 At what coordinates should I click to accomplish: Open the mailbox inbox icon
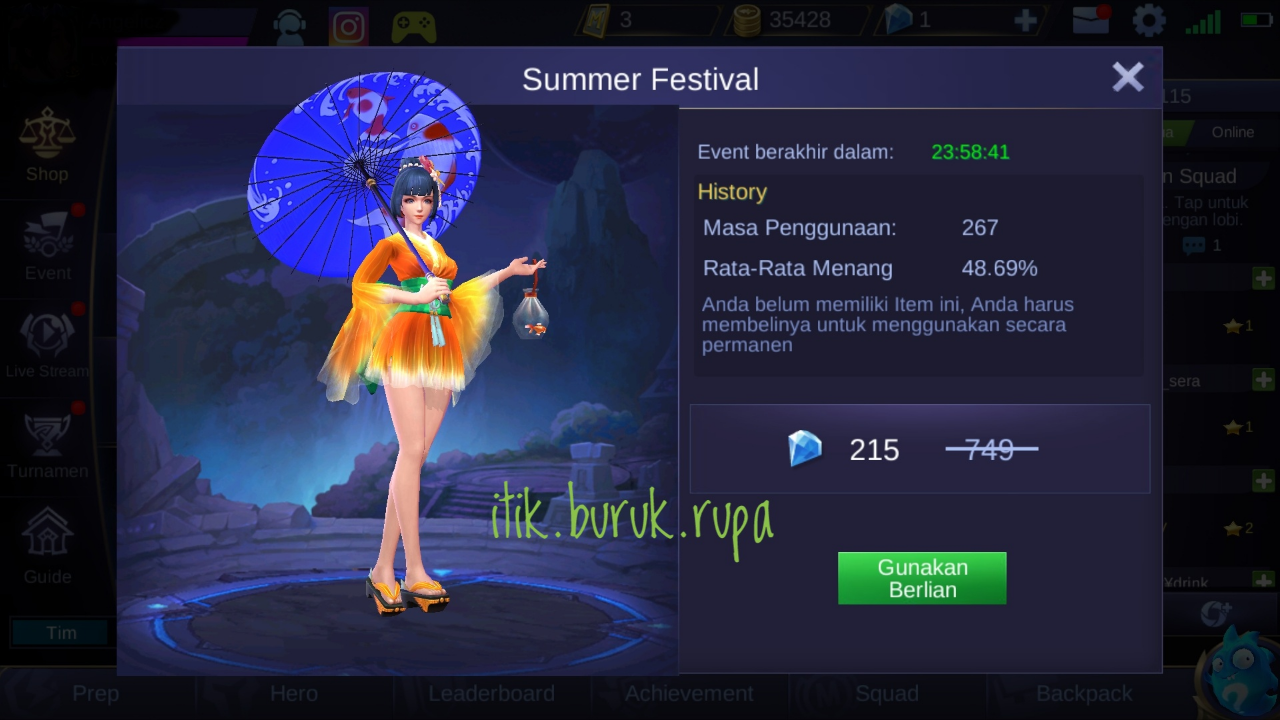(1090, 20)
